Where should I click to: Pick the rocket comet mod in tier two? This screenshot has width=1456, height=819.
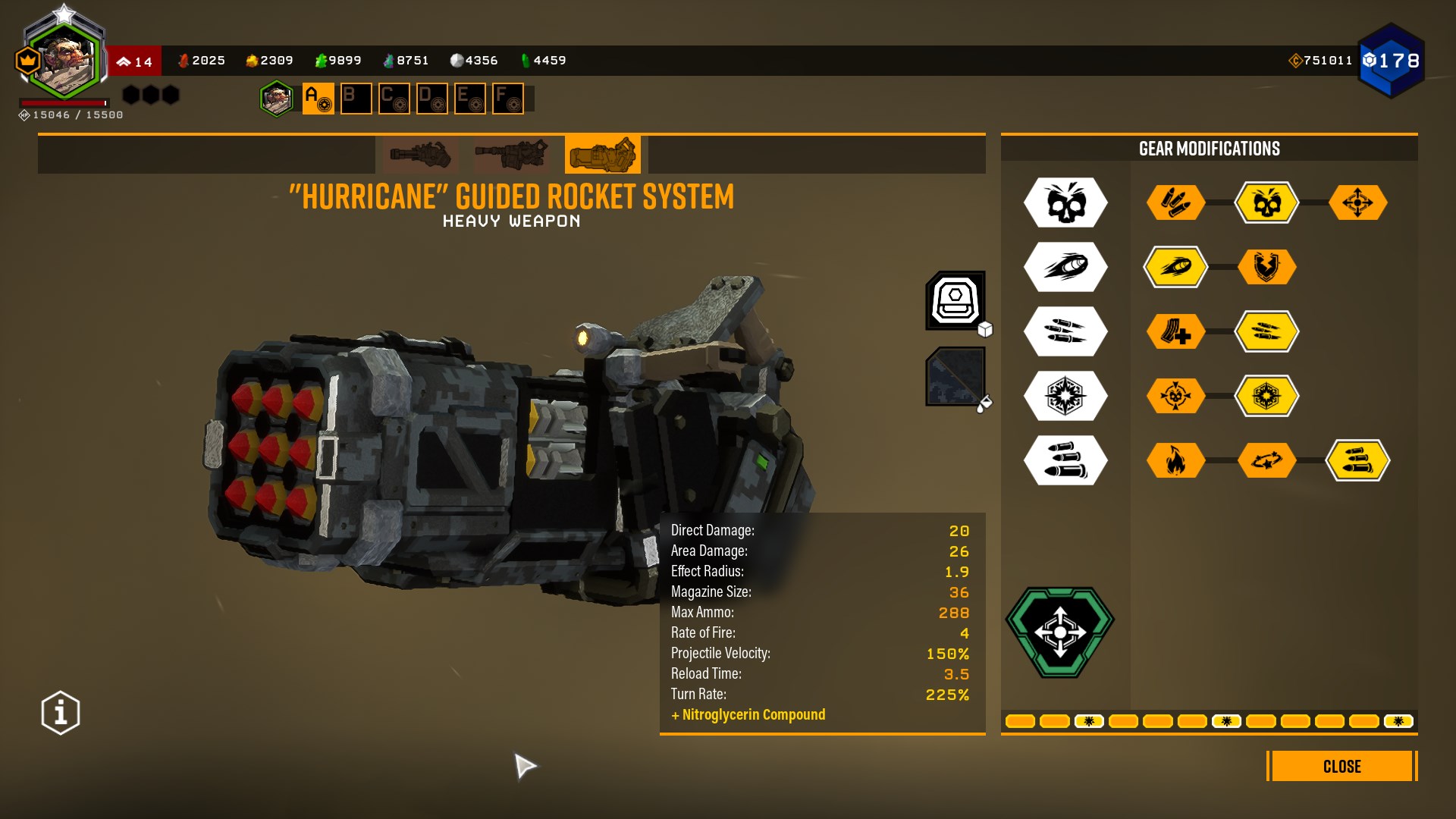(1175, 267)
